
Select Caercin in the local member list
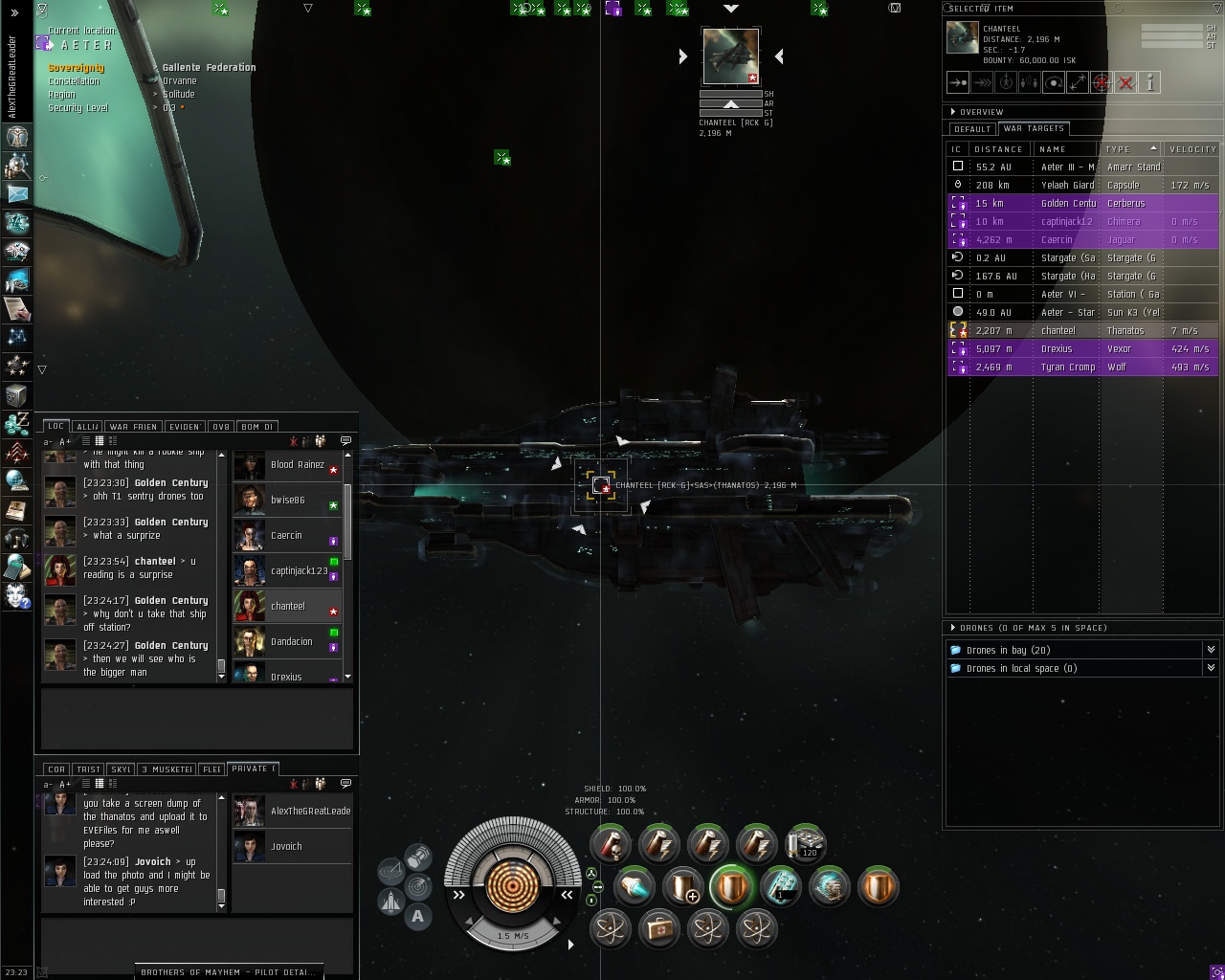pyautogui.click(x=286, y=536)
